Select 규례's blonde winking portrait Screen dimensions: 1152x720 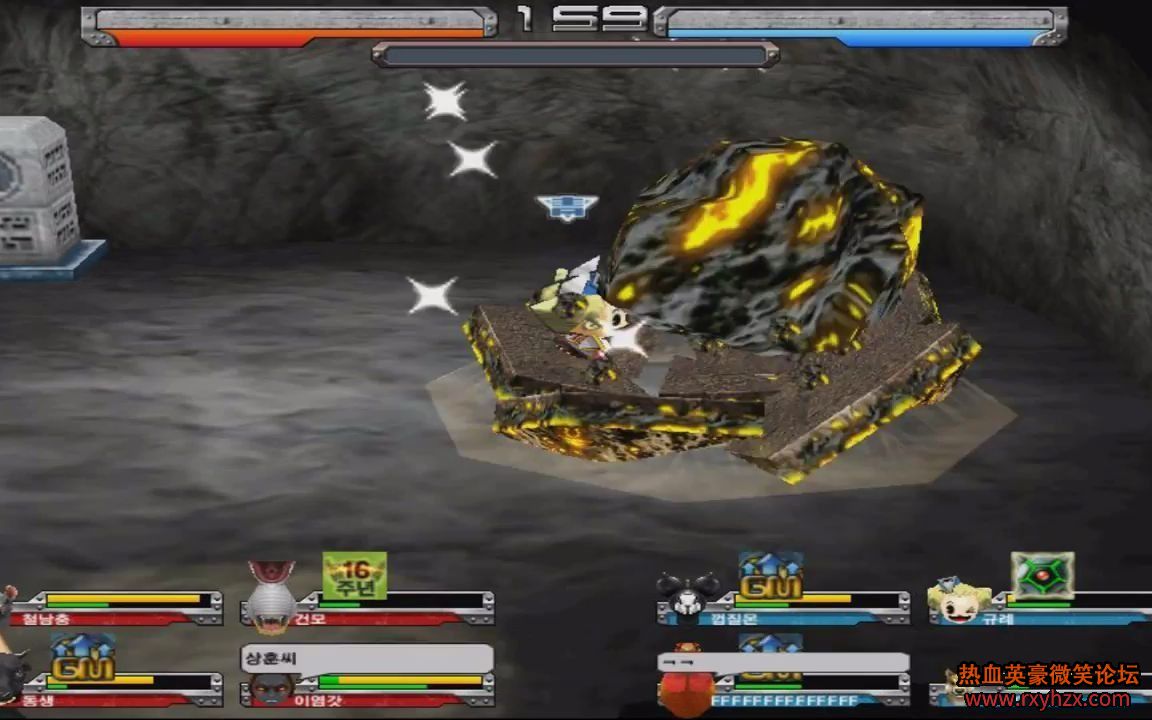click(x=959, y=600)
